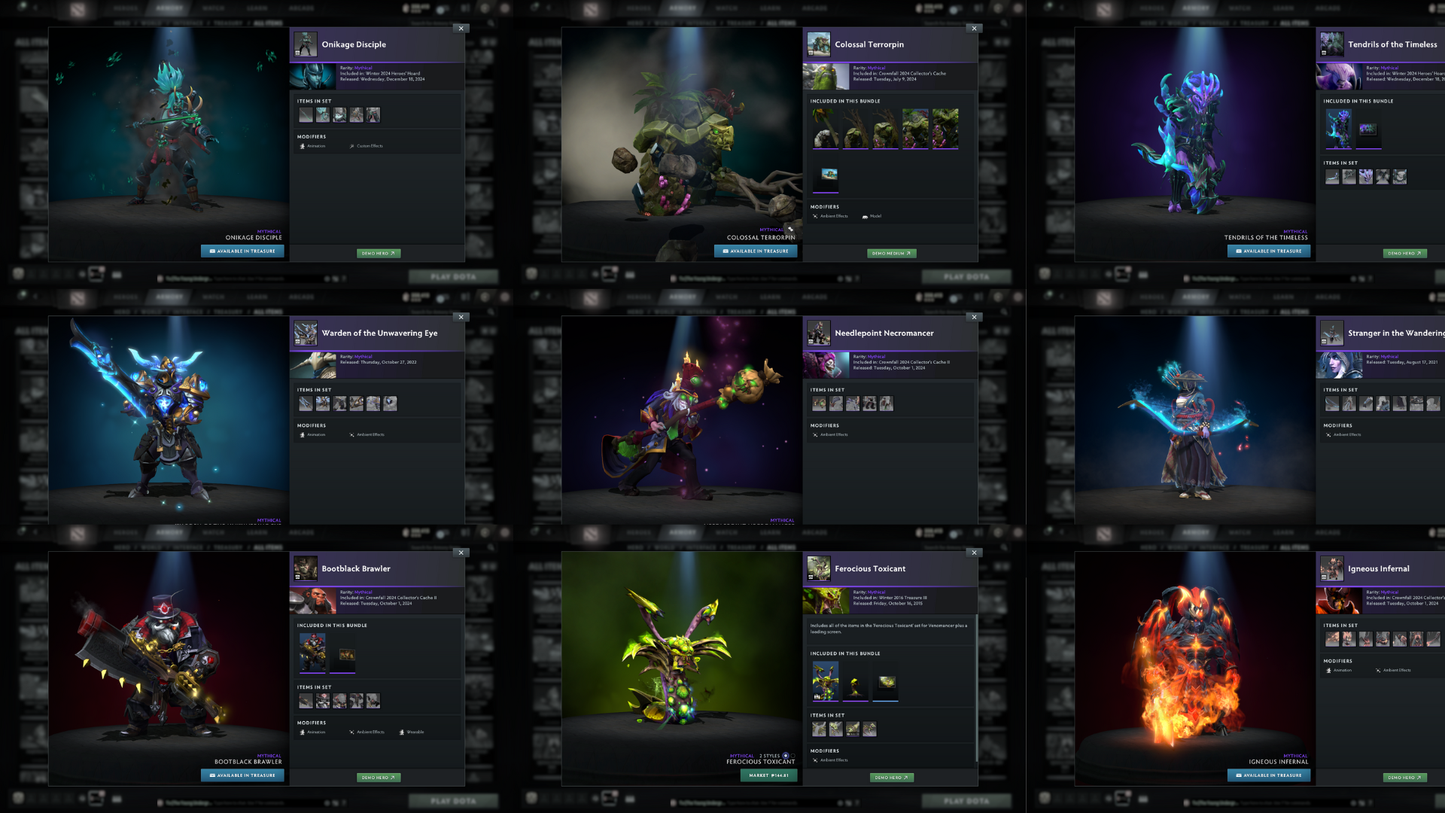
Task: Click the Onikage Disciple set icon in the panel header
Action: click(306, 44)
